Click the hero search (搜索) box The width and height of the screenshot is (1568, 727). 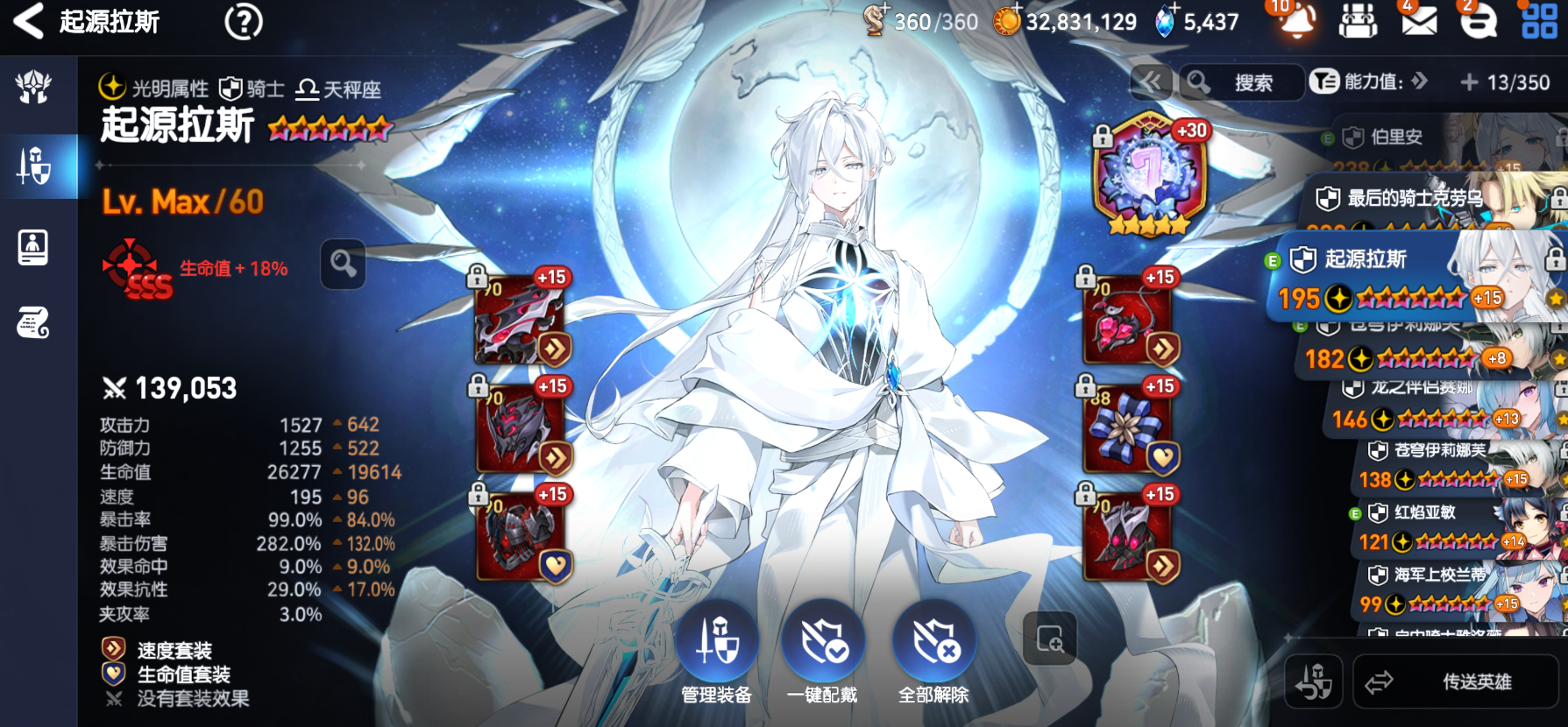[1242, 83]
